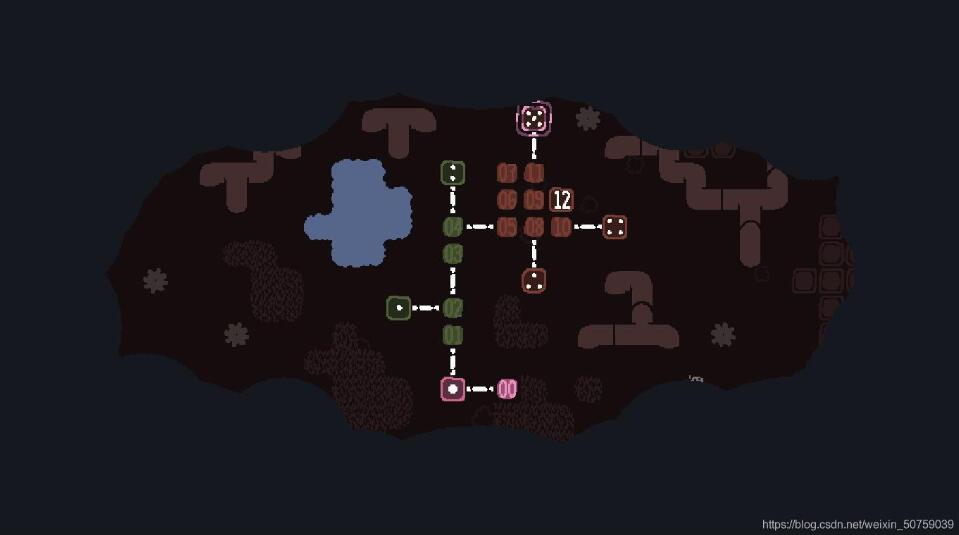Select the red three-dot extra level
Viewport: 959px width, 535px height.
(x=534, y=281)
